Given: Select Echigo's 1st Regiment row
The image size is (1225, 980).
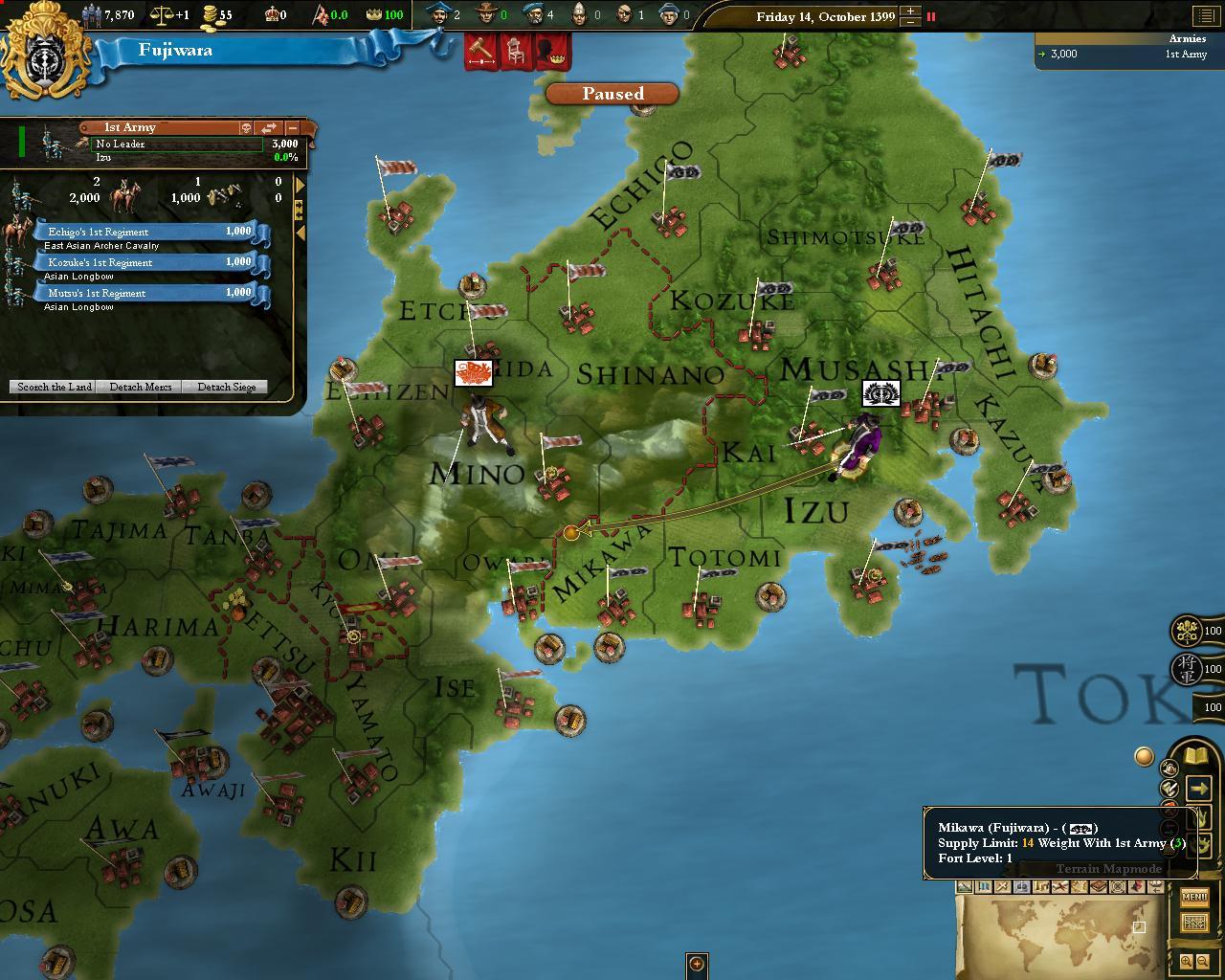Looking at the screenshot, I should point(144,232).
